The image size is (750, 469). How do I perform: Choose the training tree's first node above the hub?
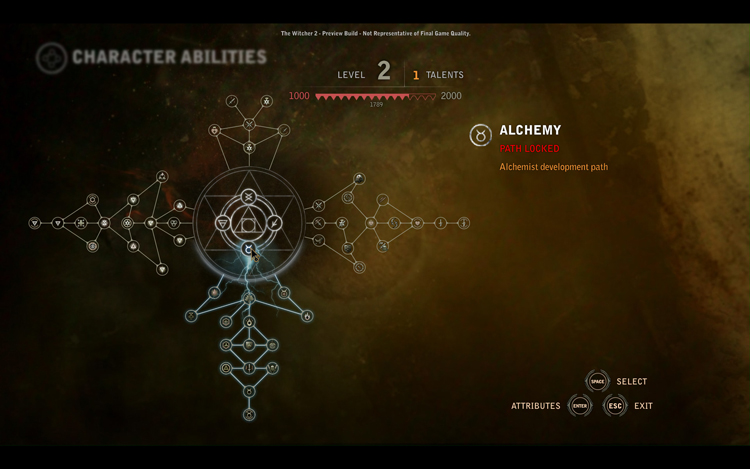point(249,148)
